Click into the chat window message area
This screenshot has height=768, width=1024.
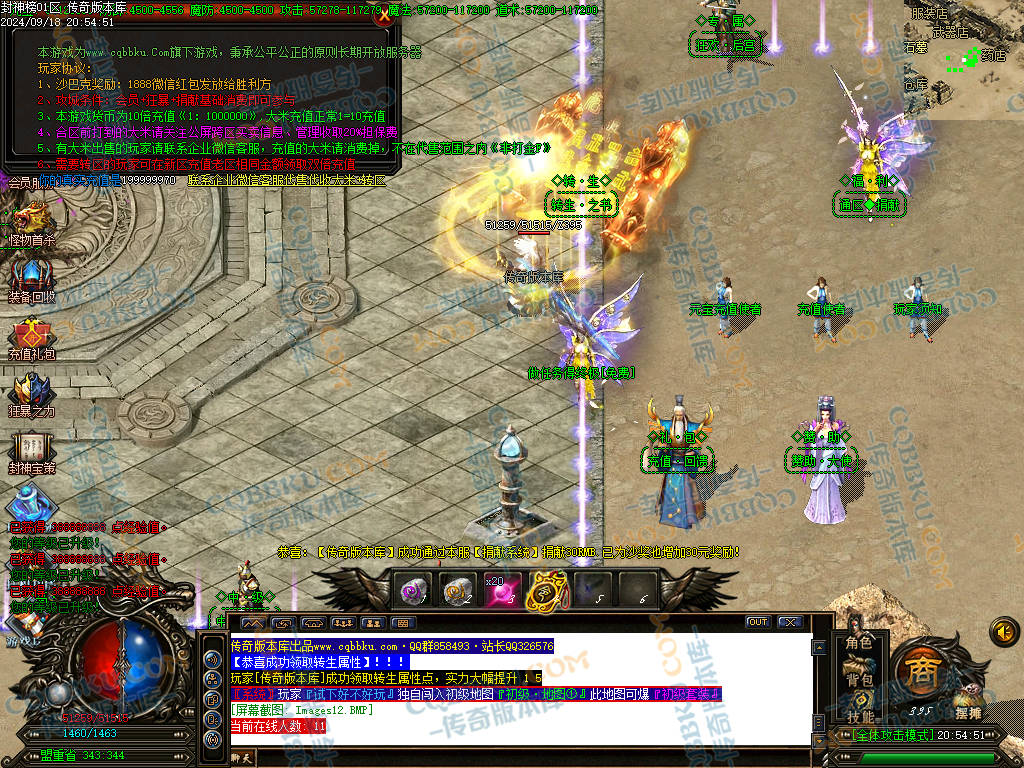pos(520,690)
